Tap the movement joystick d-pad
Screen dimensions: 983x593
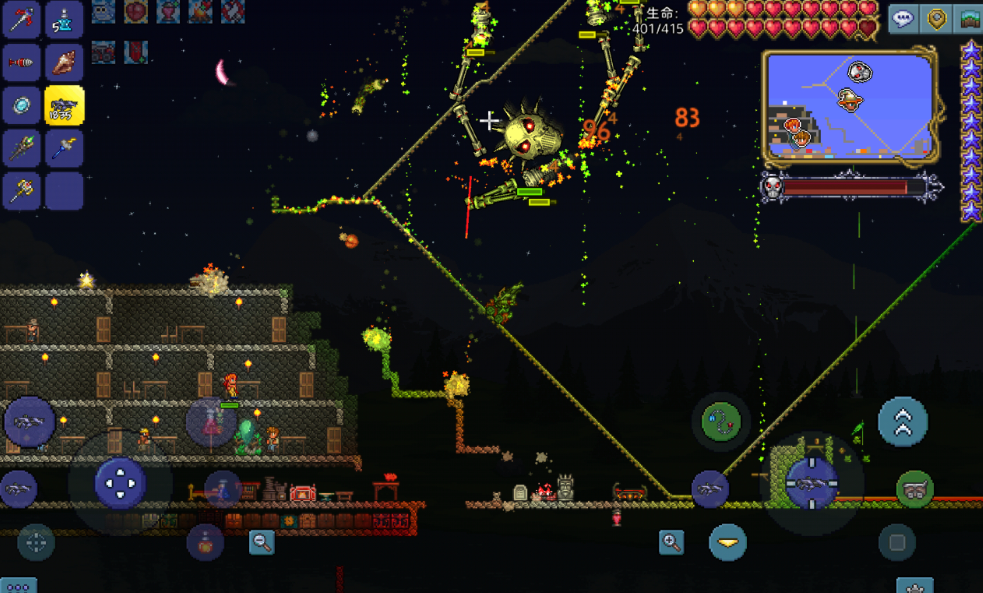click(120, 483)
